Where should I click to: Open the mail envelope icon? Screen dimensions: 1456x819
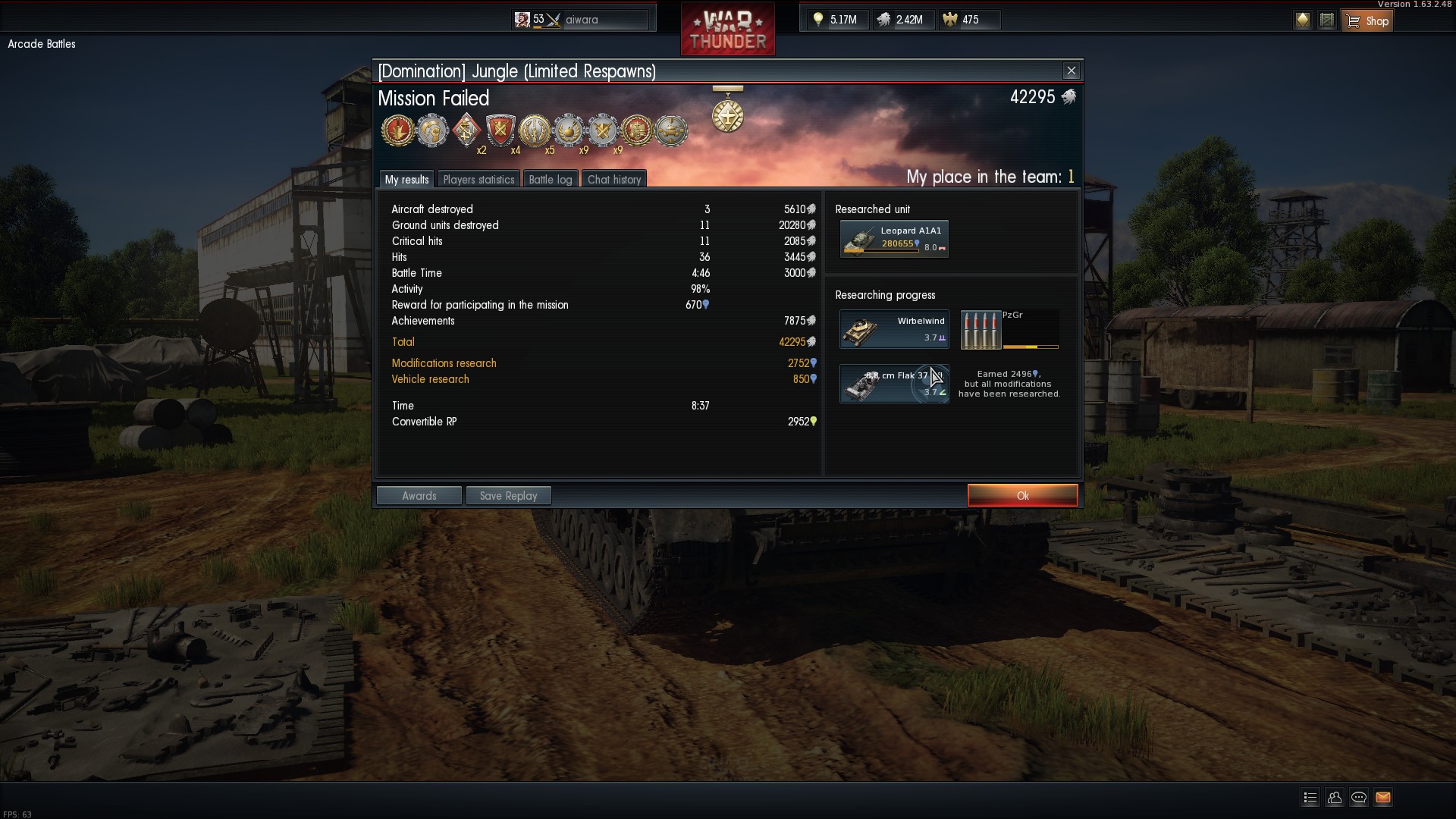pyautogui.click(x=1382, y=797)
